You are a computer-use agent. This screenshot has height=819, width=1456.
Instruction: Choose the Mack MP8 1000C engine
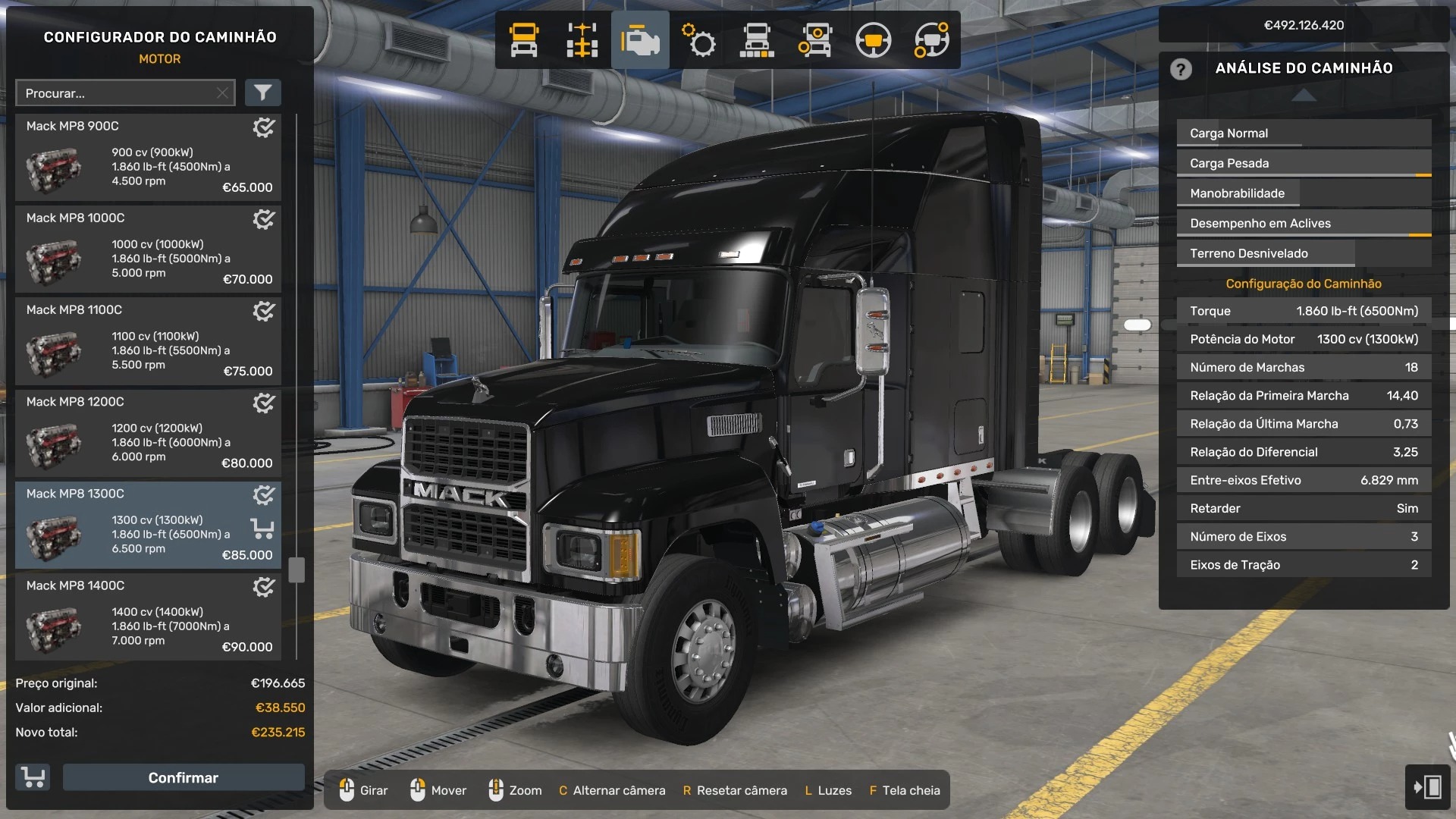(x=148, y=249)
